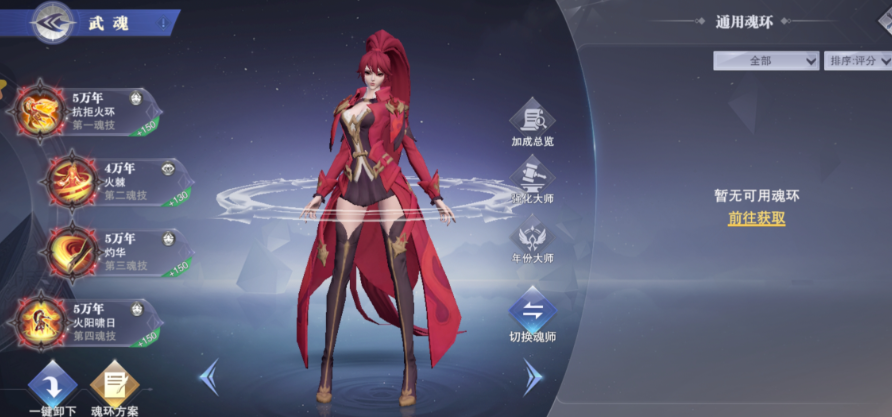This screenshot has height=417, width=892.
Task: Show next character with right arrow
Action: 533,377
